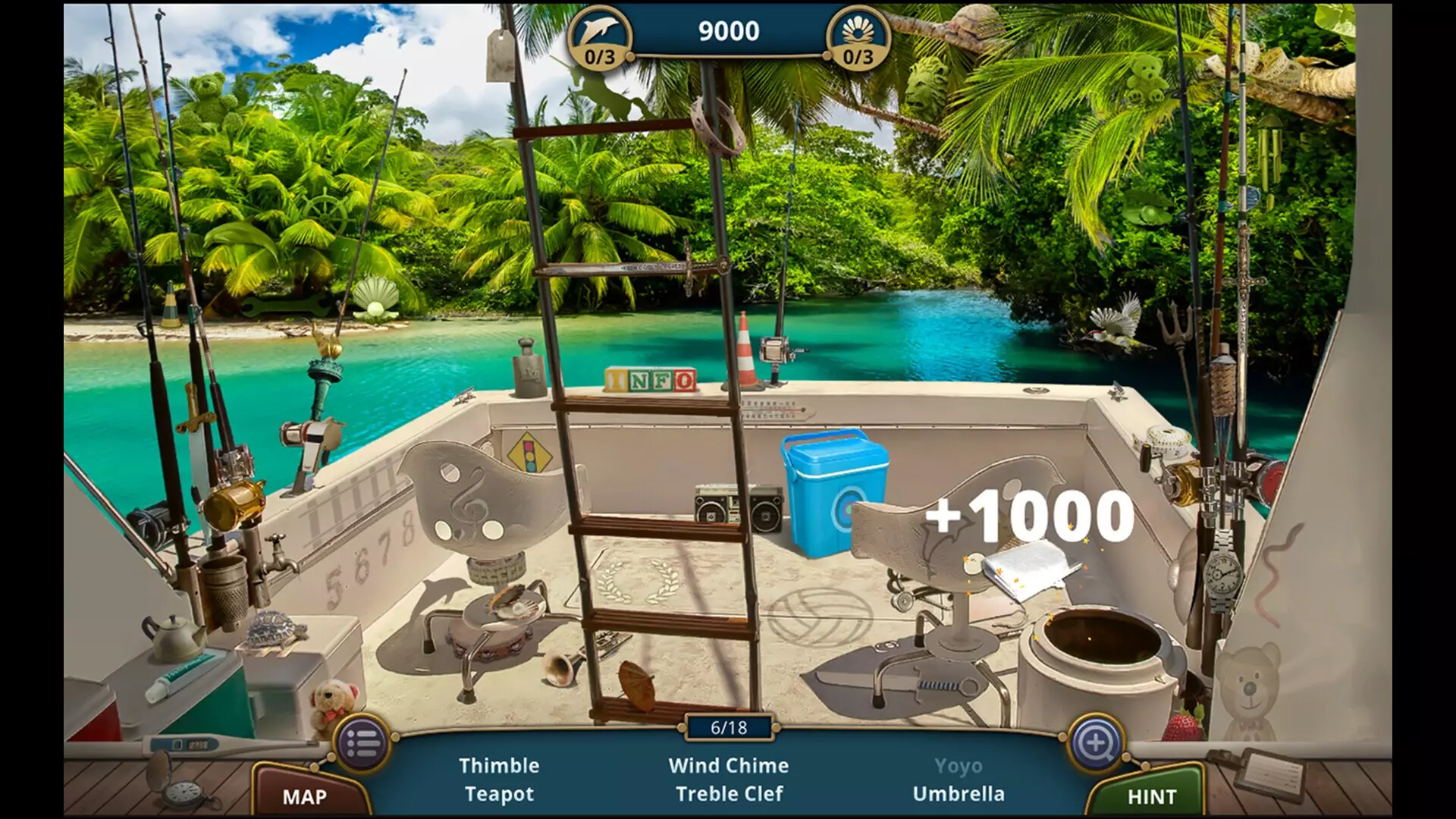Use the HINT button
This screenshot has width=1456, height=819.
tap(1153, 796)
